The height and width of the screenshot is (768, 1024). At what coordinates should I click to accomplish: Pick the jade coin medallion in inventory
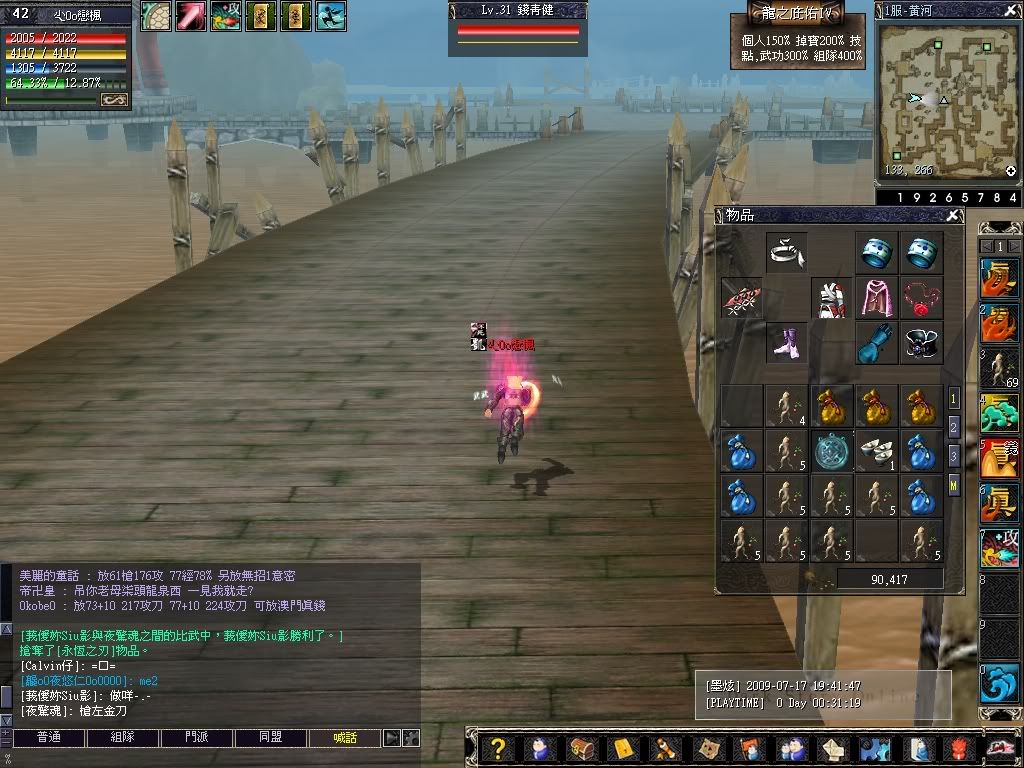tap(832, 450)
